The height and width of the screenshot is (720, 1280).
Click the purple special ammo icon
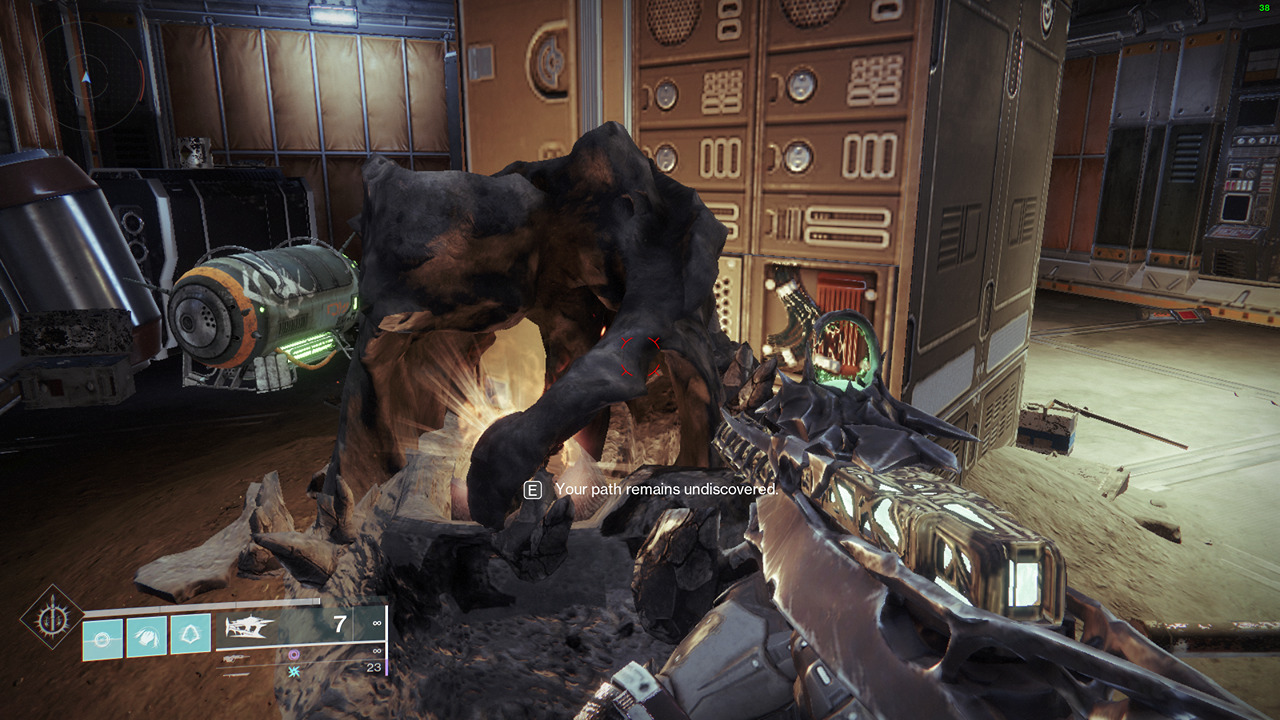(x=295, y=655)
